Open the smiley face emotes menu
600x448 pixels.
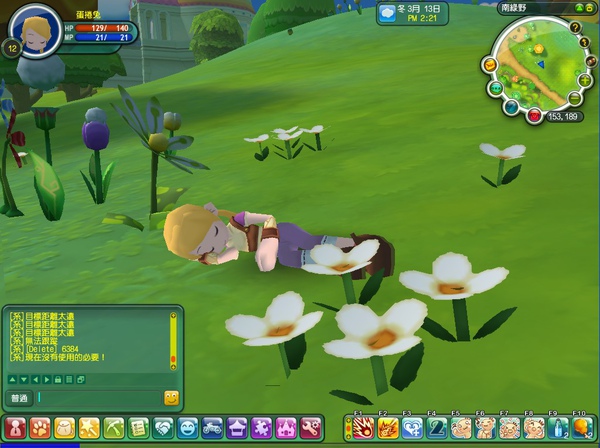[187, 428]
